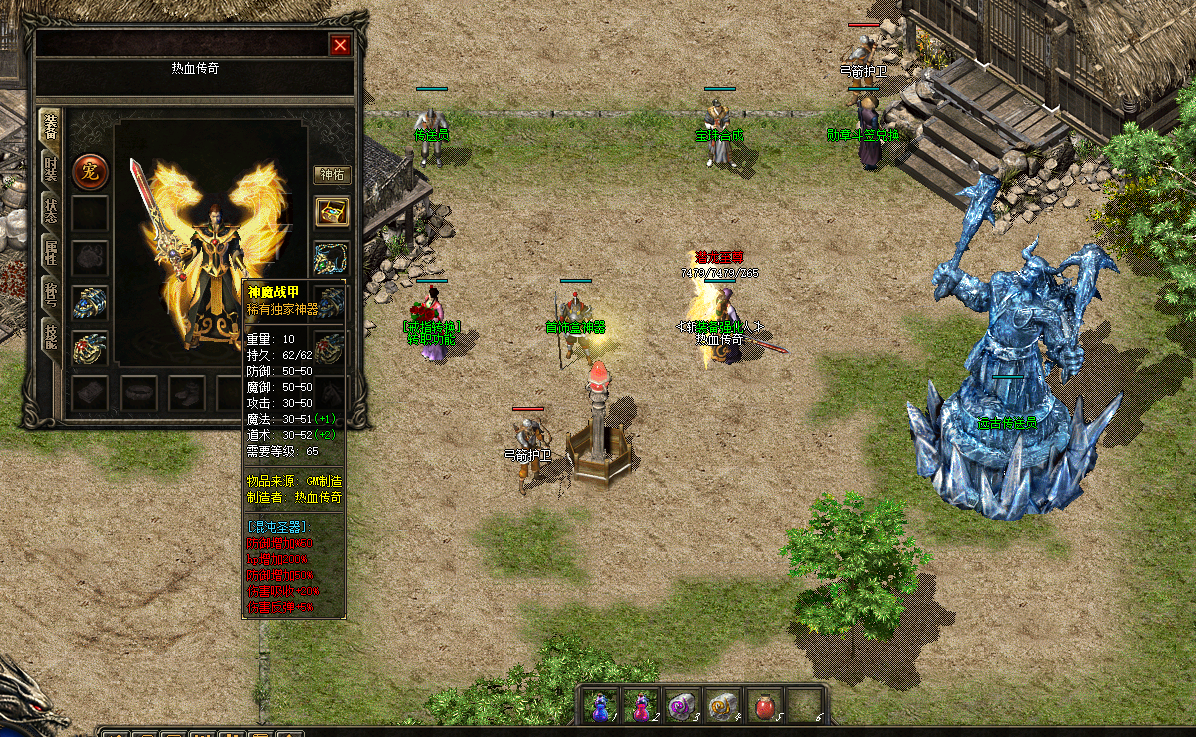This screenshot has width=1196, height=737.
Task: Select the 装备 (equipment) tab
Action: point(50,126)
